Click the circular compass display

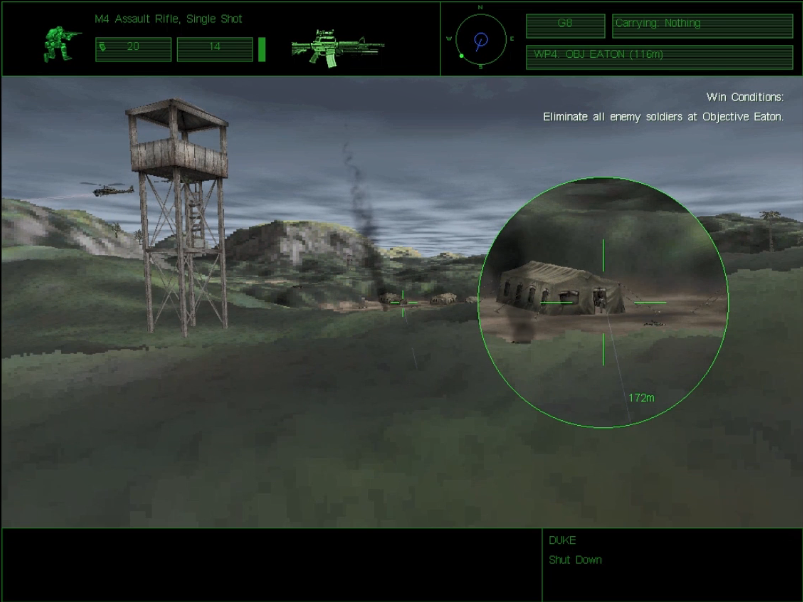coord(480,40)
